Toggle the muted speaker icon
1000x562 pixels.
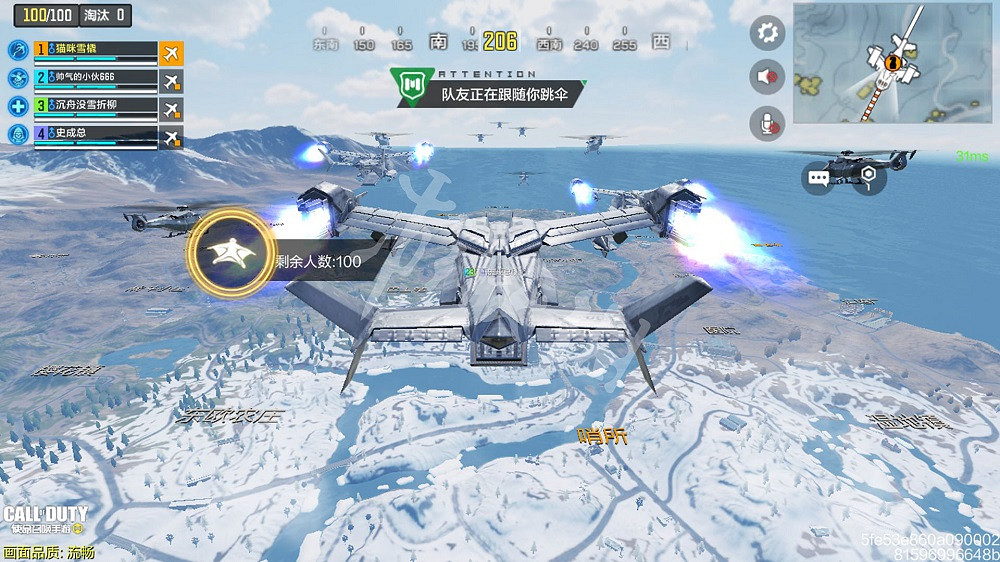[767, 77]
